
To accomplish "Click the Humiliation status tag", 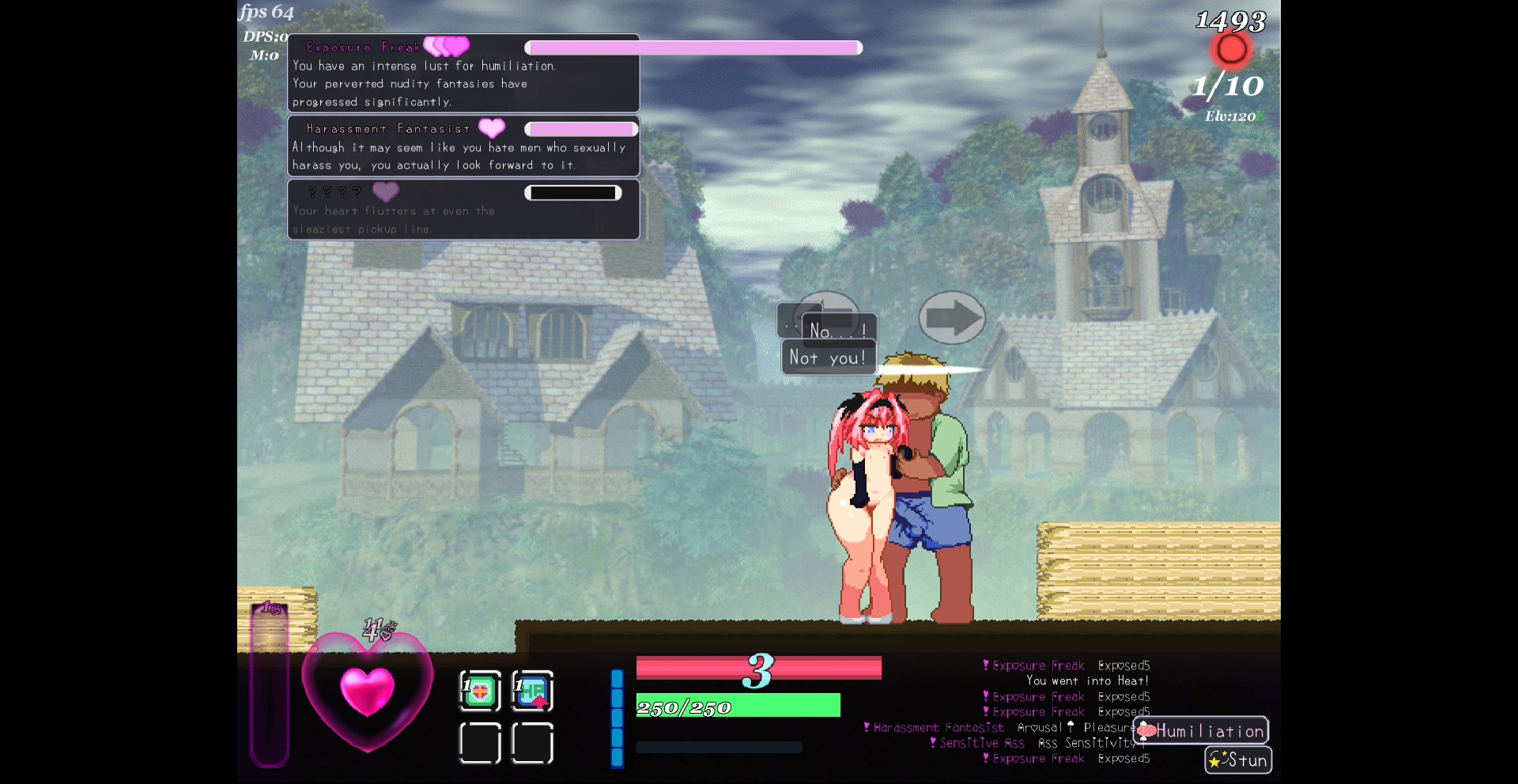I will (1201, 731).
